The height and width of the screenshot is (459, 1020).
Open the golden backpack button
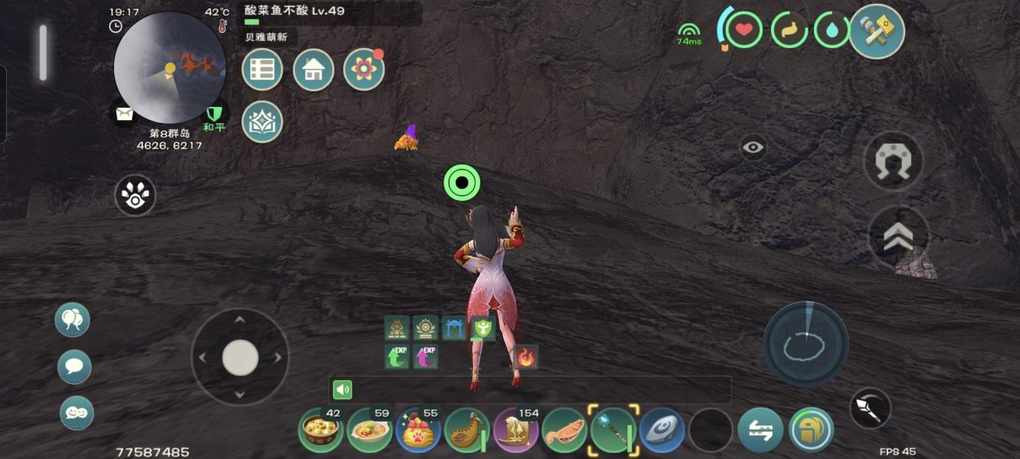pyautogui.click(x=811, y=431)
